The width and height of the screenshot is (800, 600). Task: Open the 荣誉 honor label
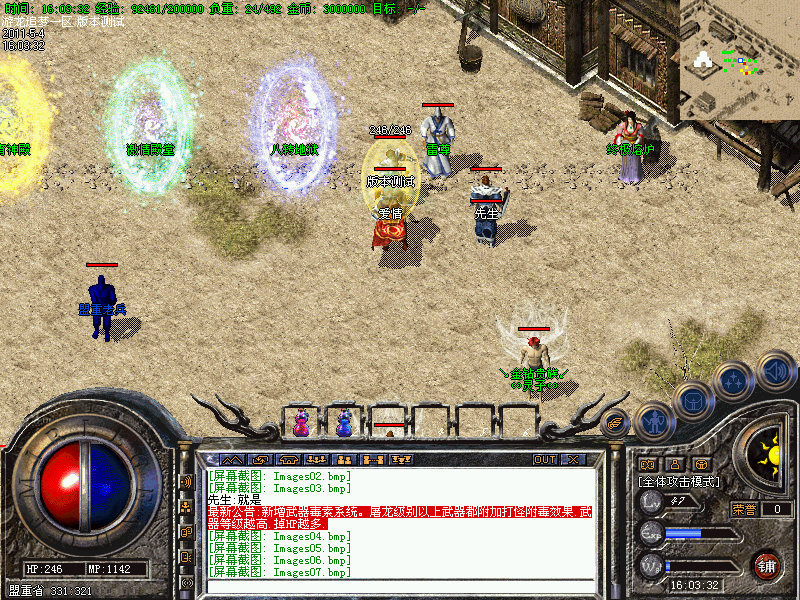click(743, 509)
